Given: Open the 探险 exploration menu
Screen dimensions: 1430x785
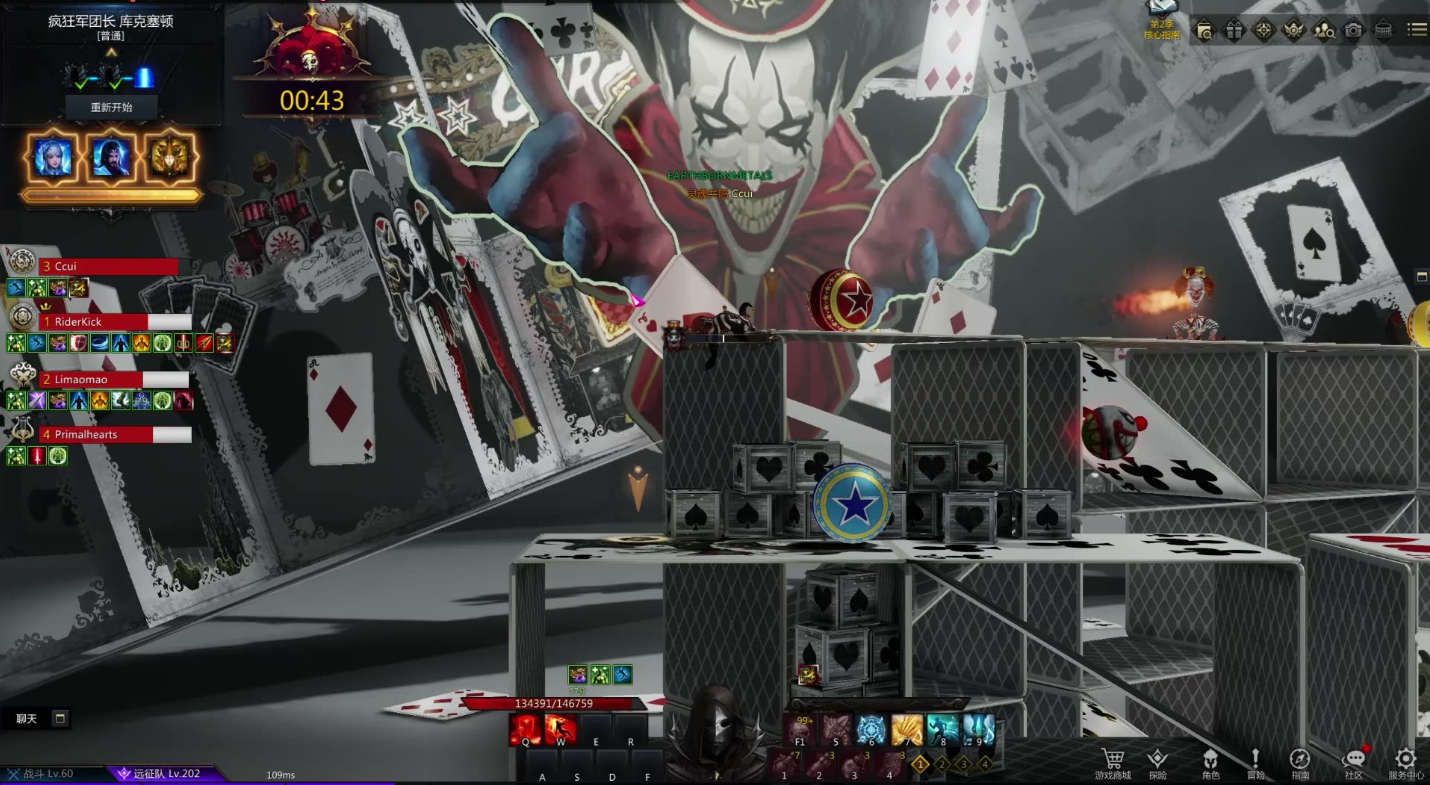Looking at the screenshot, I should [1157, 762].
